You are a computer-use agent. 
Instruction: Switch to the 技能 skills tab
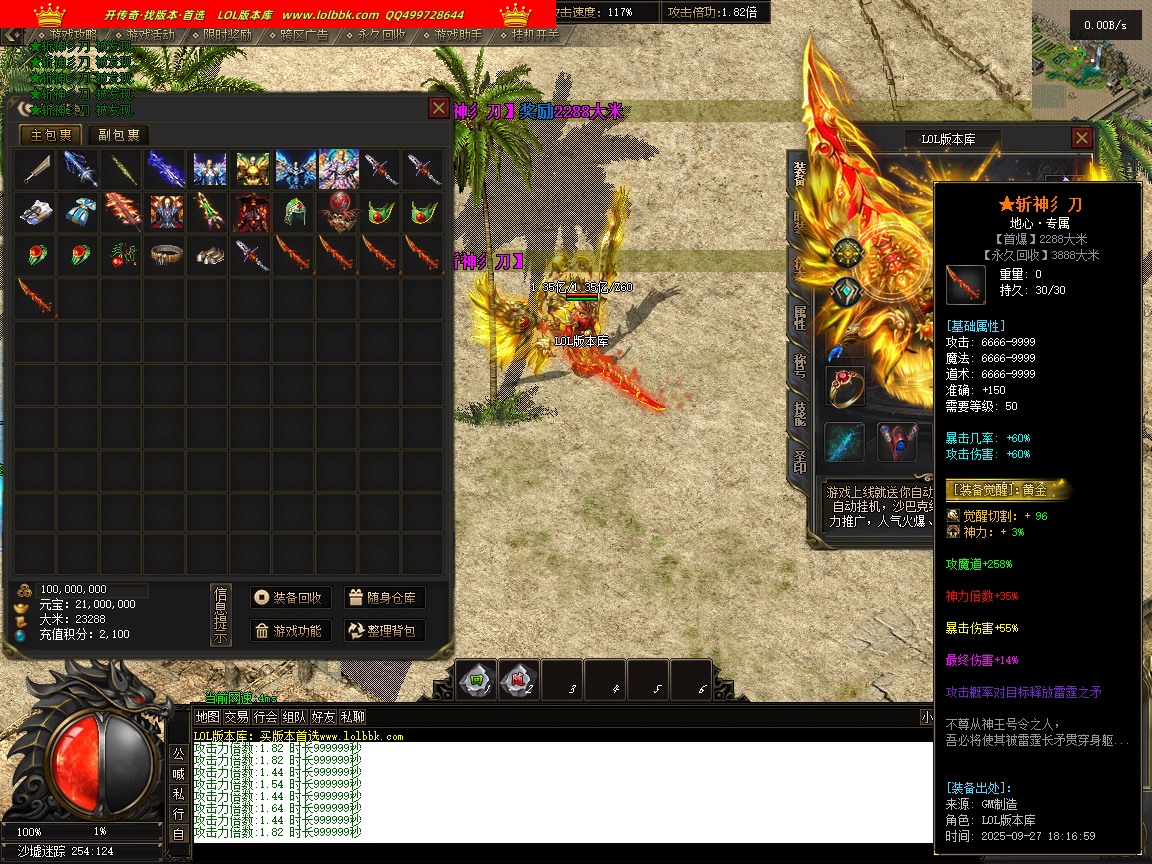coord(800,414)
